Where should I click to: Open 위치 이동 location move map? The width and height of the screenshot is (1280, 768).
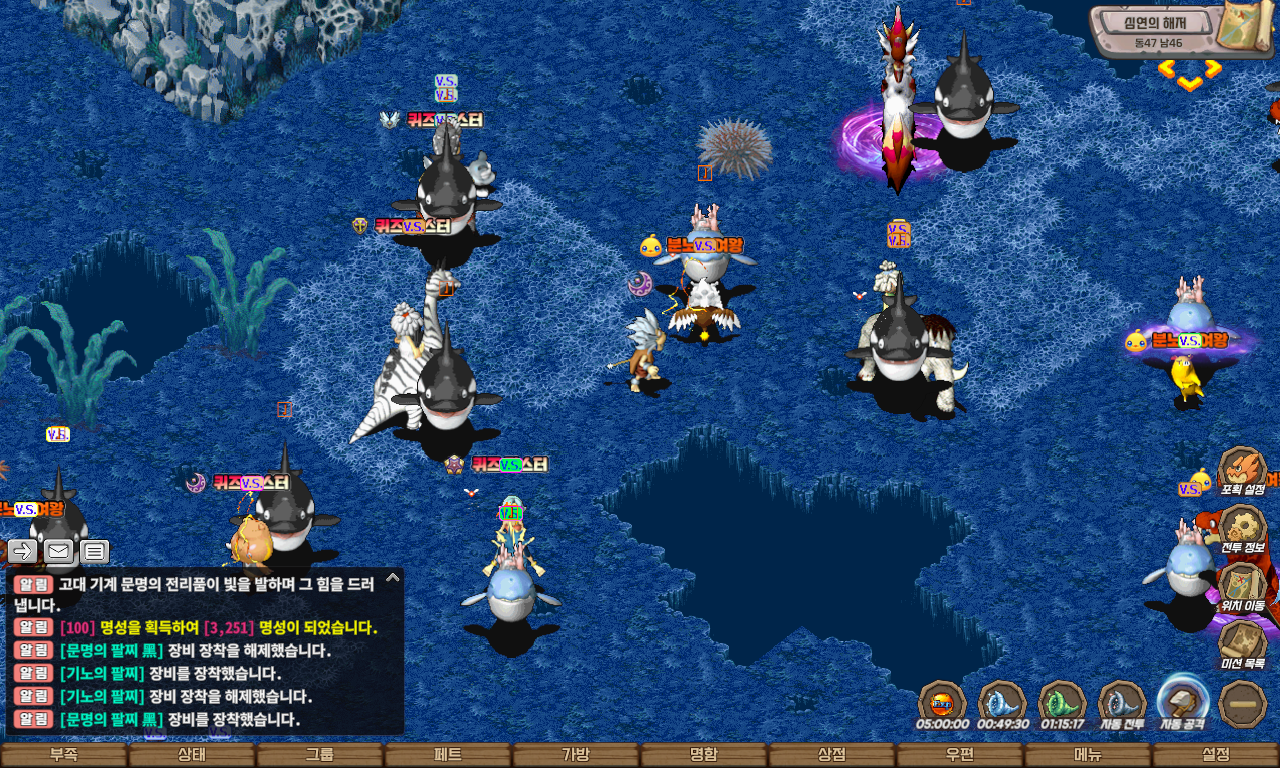coord(1243,588)
